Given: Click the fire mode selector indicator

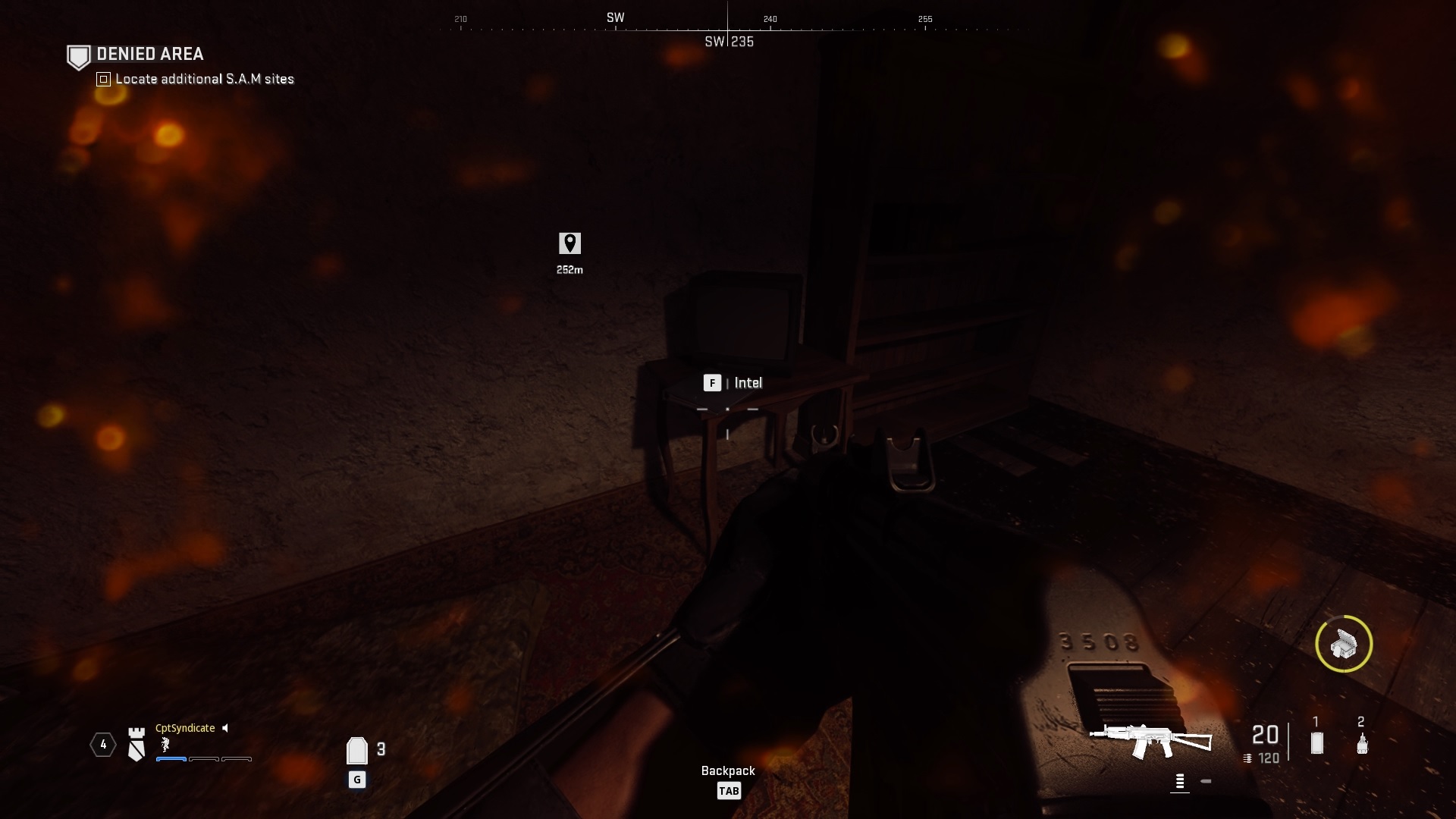Looking at the screenshot, I should pyautogui.click(x=1180, y=780).
